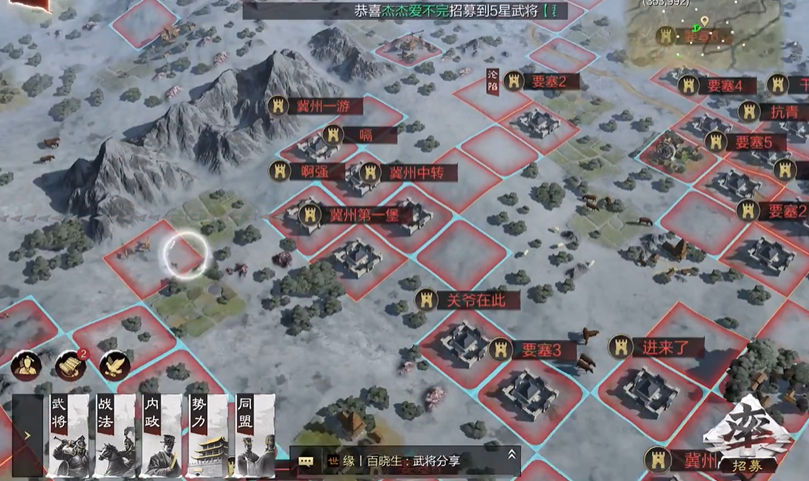Select the 关爷在此 fortress marker
This screenshot has width=809, height=481.
[469, 299]
